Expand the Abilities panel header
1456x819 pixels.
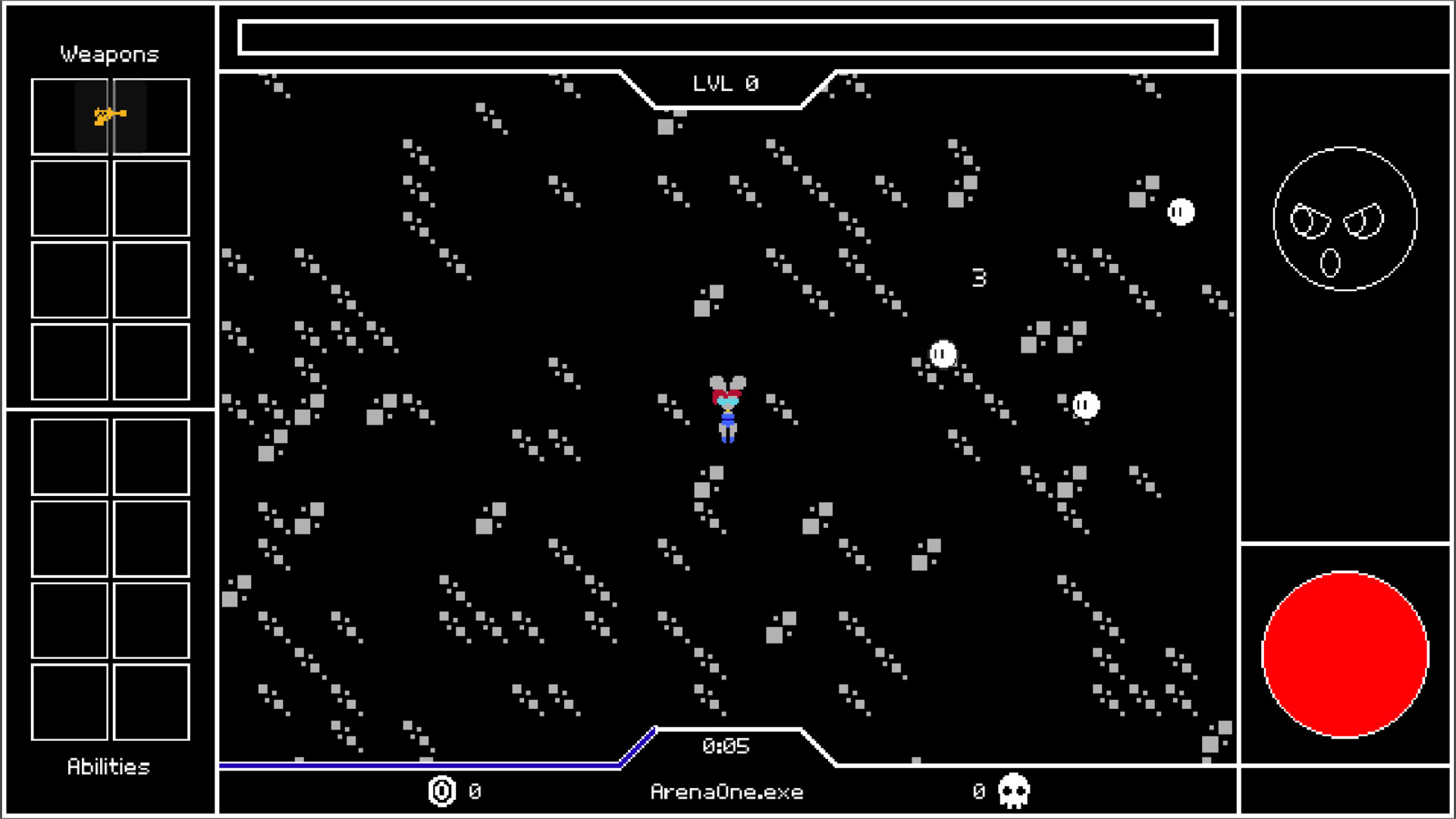point(108,767)
